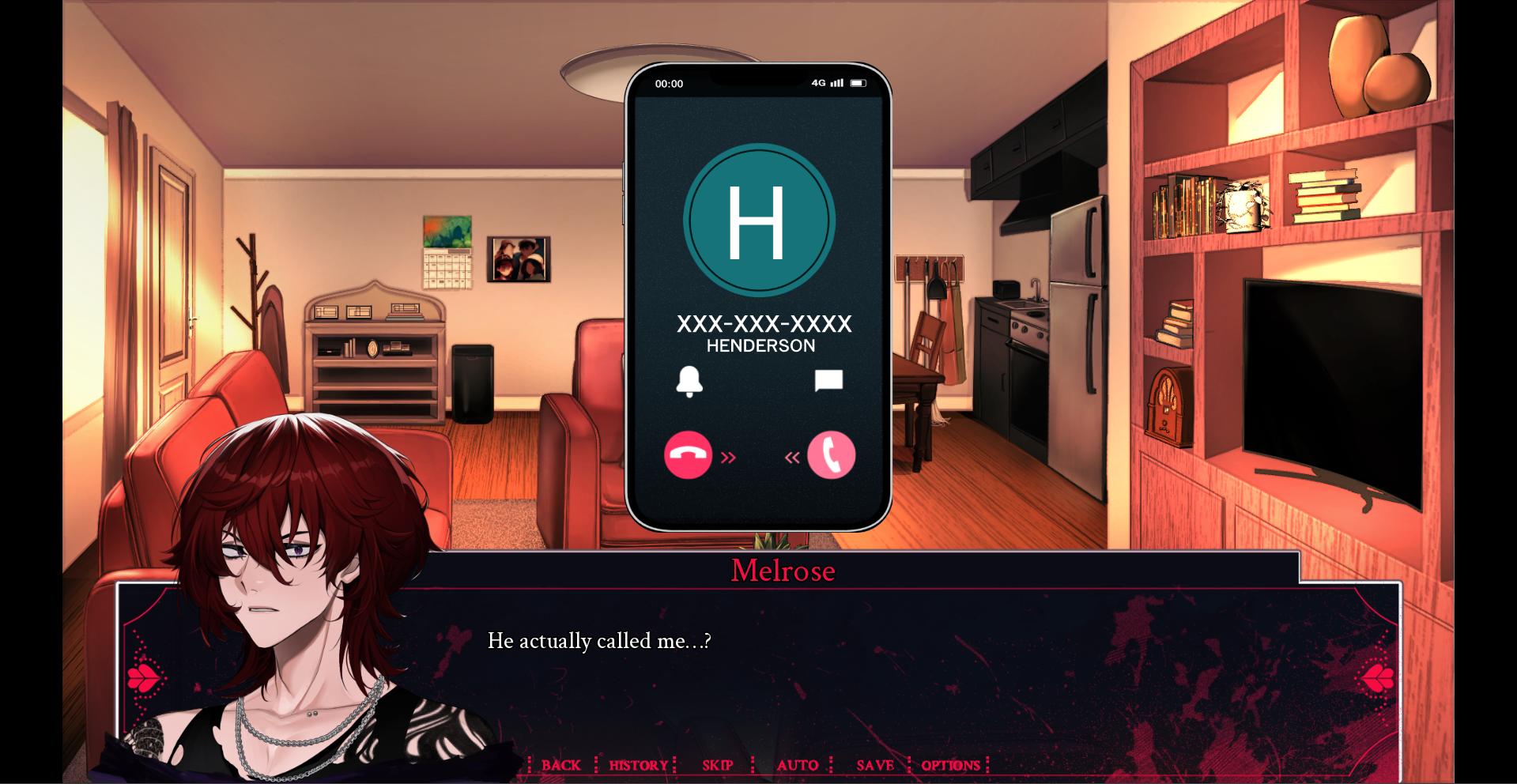This screenshot has height=784, width=1517.
Task: Decline the call with the red hang-up icon
Action: [687, 455]
